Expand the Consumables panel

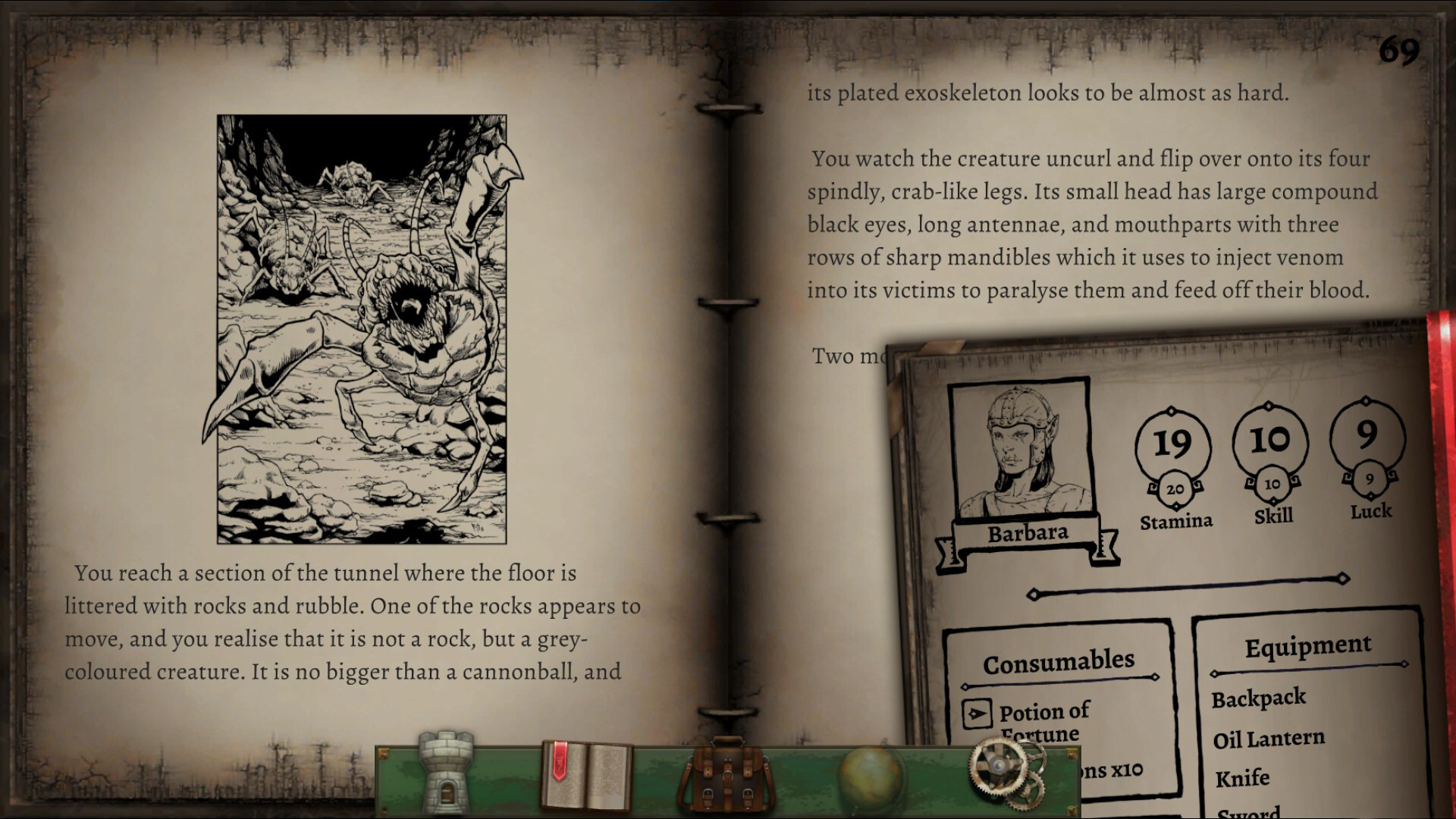(x=1057, y=659)
